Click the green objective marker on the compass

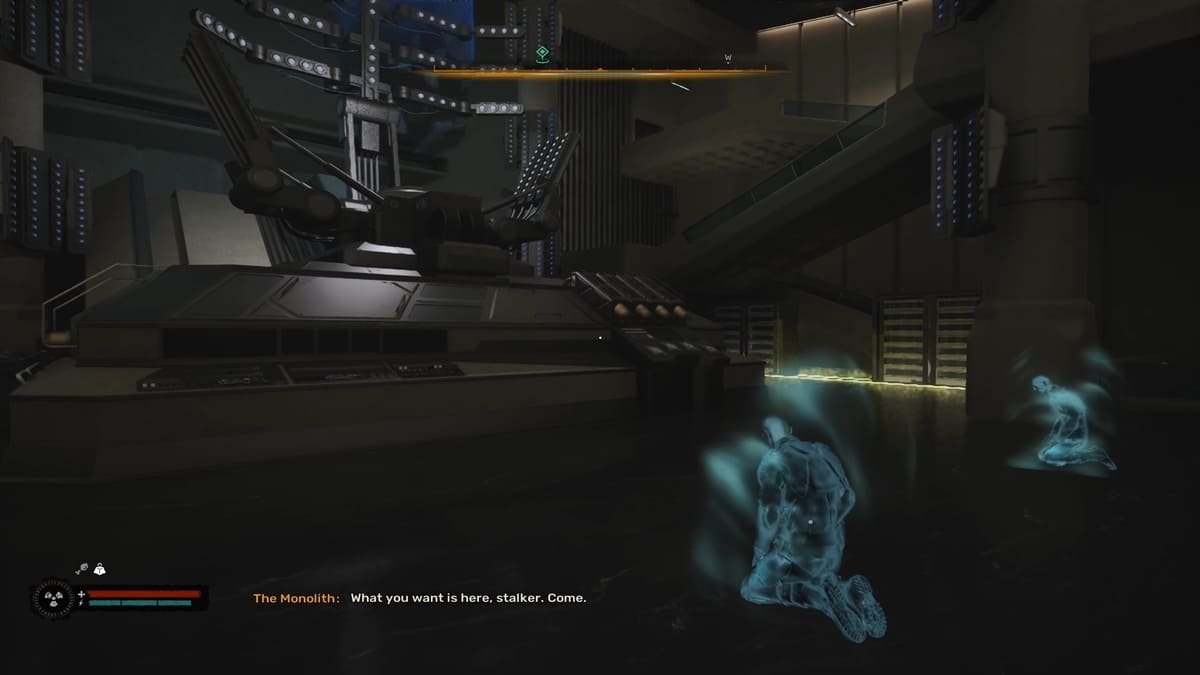pos(542,53)
